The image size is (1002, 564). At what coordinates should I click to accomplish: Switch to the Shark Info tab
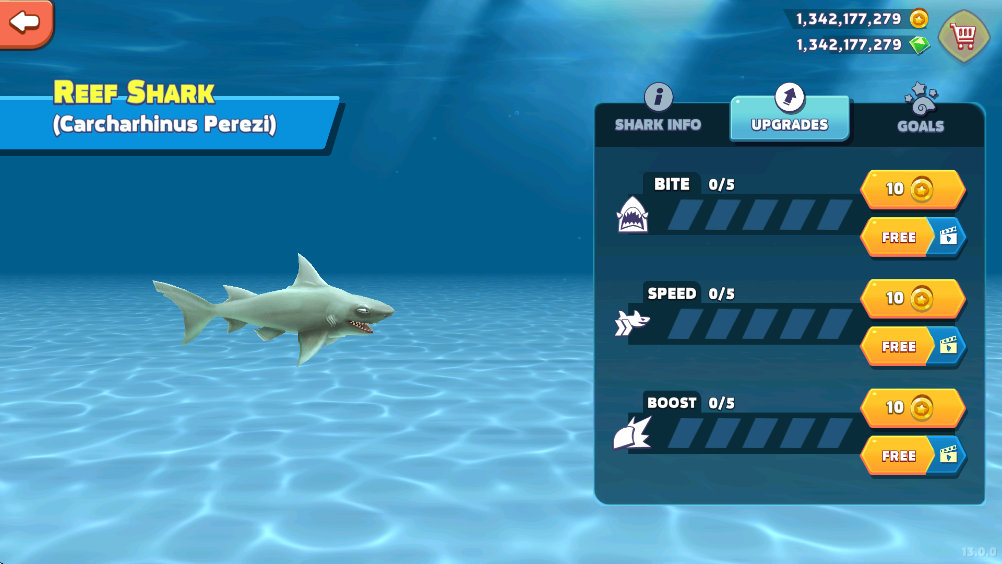point(658,112)
